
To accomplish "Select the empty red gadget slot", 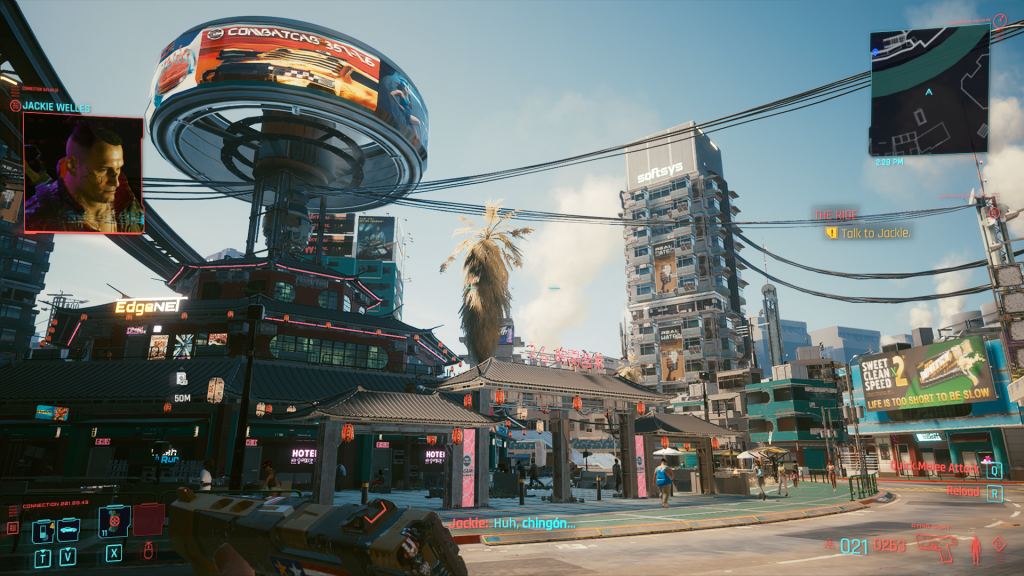I will pos(149,520).
